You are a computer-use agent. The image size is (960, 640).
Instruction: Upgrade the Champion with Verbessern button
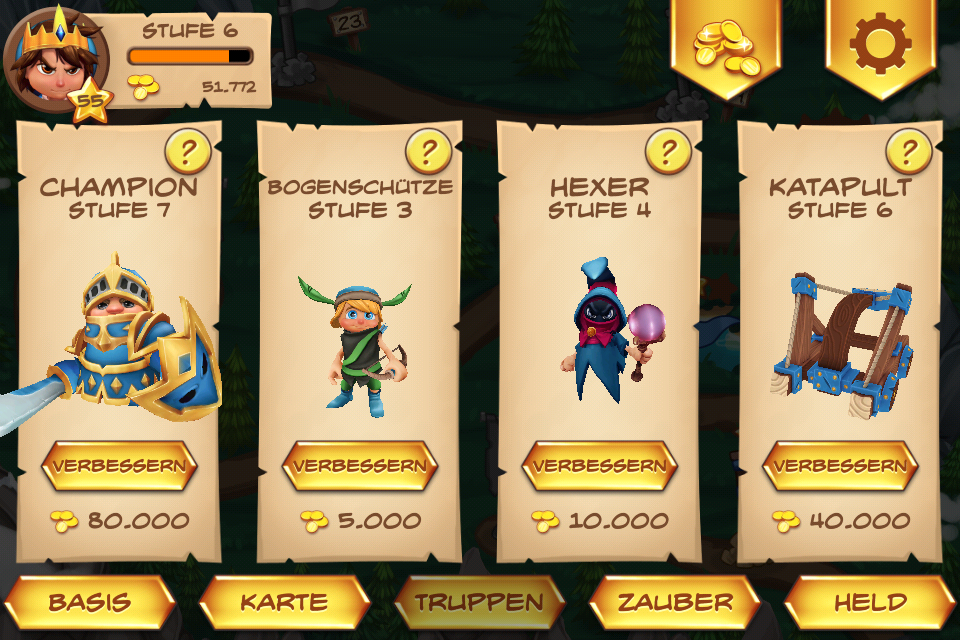point(119,466)
